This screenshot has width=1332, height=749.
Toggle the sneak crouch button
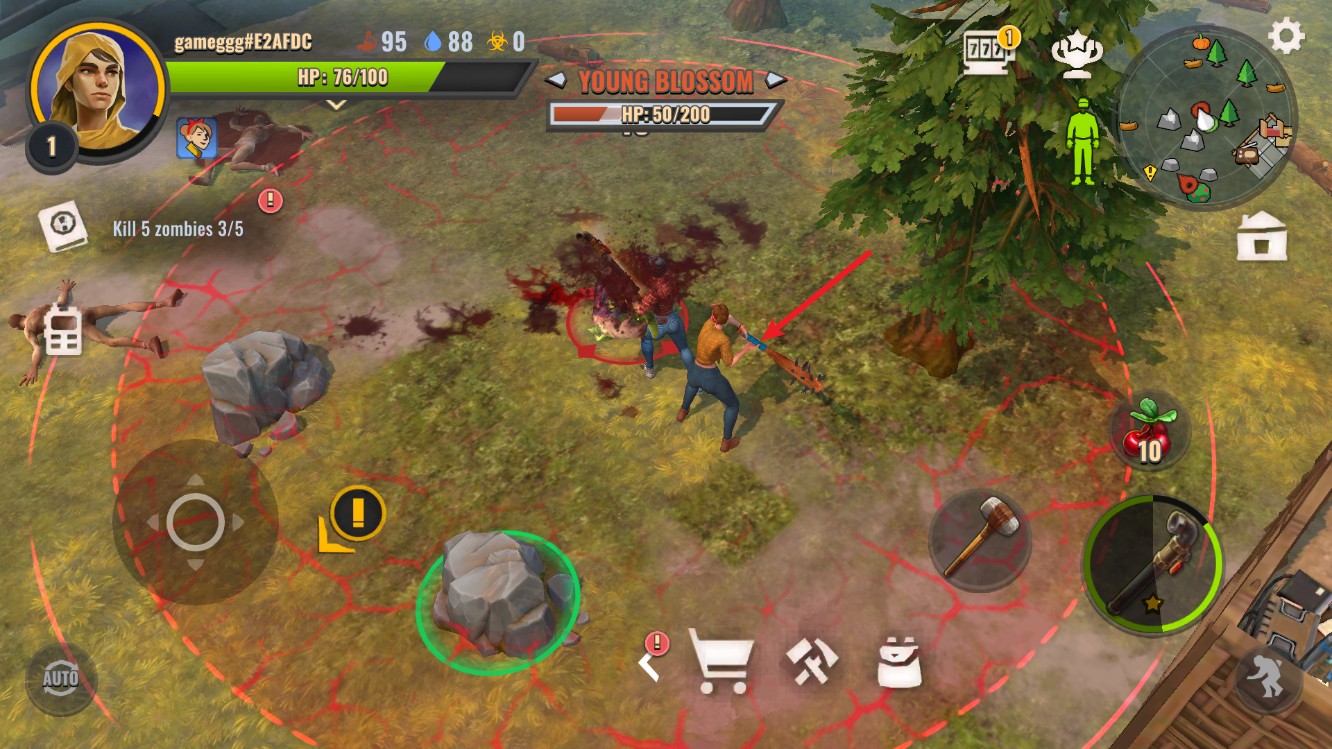(x=1268, y=680)
